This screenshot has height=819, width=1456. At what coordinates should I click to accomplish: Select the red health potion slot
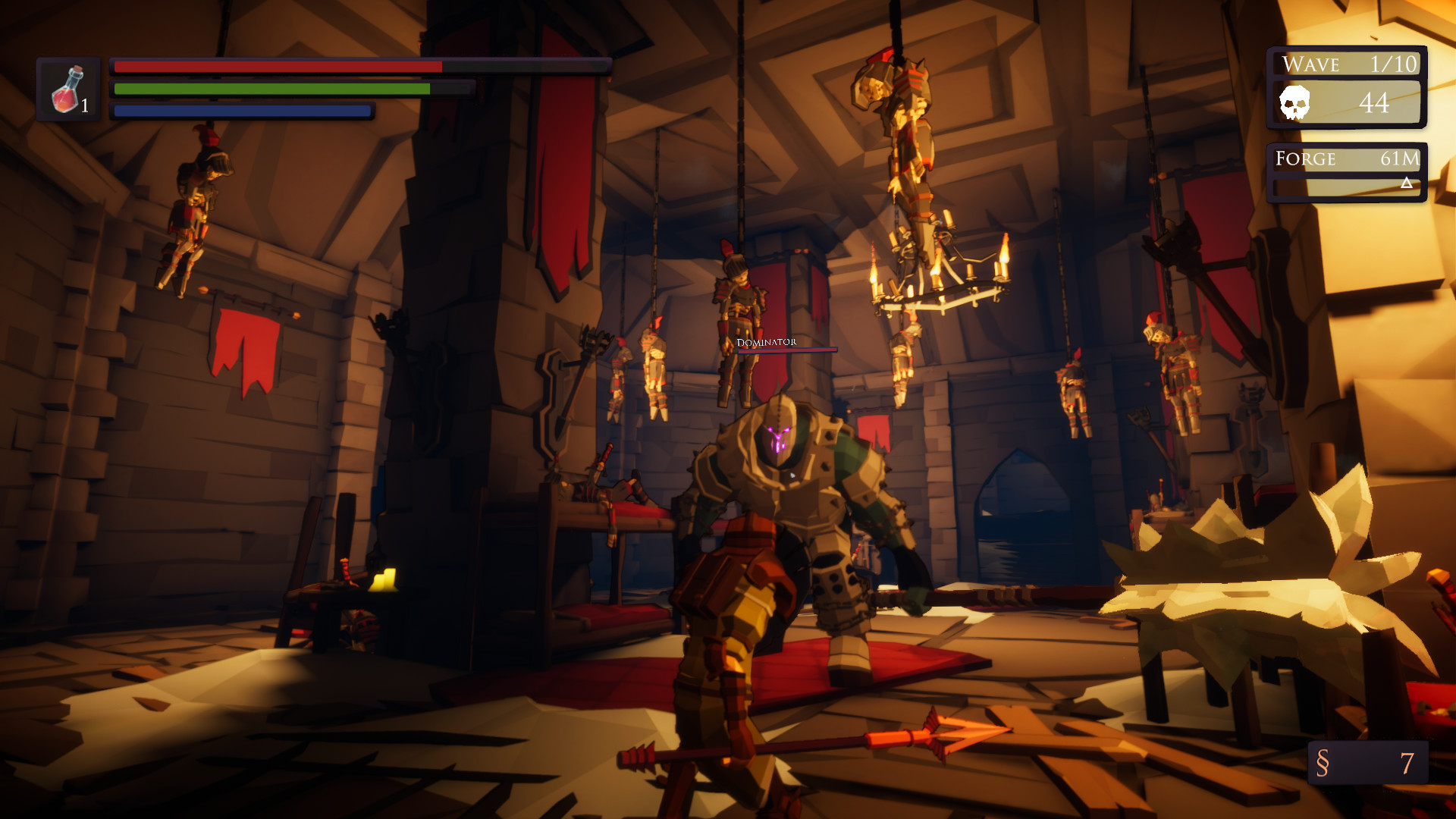(68, 89)
